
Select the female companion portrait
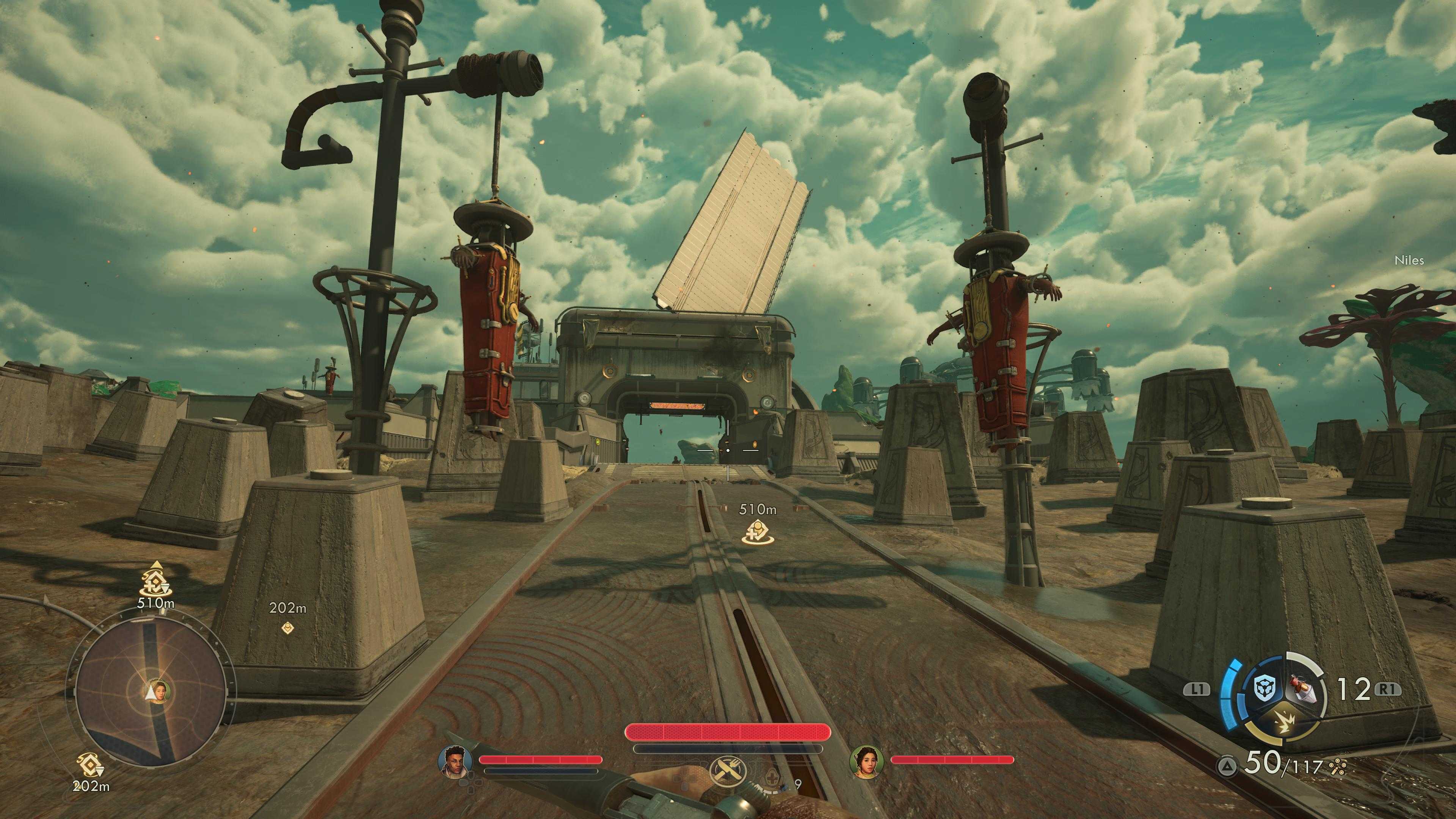865,761
